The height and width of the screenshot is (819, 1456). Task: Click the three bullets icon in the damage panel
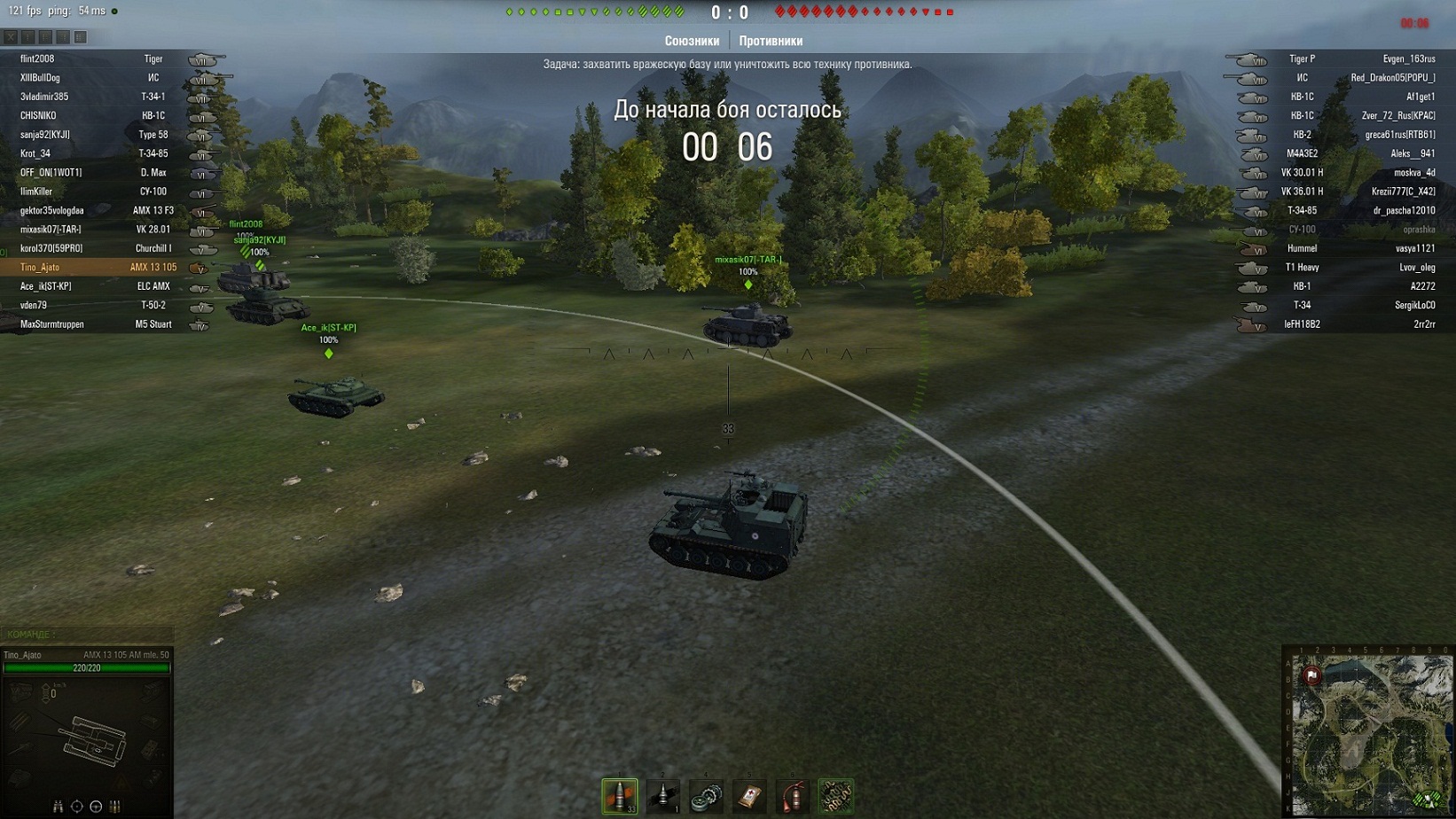114,807
